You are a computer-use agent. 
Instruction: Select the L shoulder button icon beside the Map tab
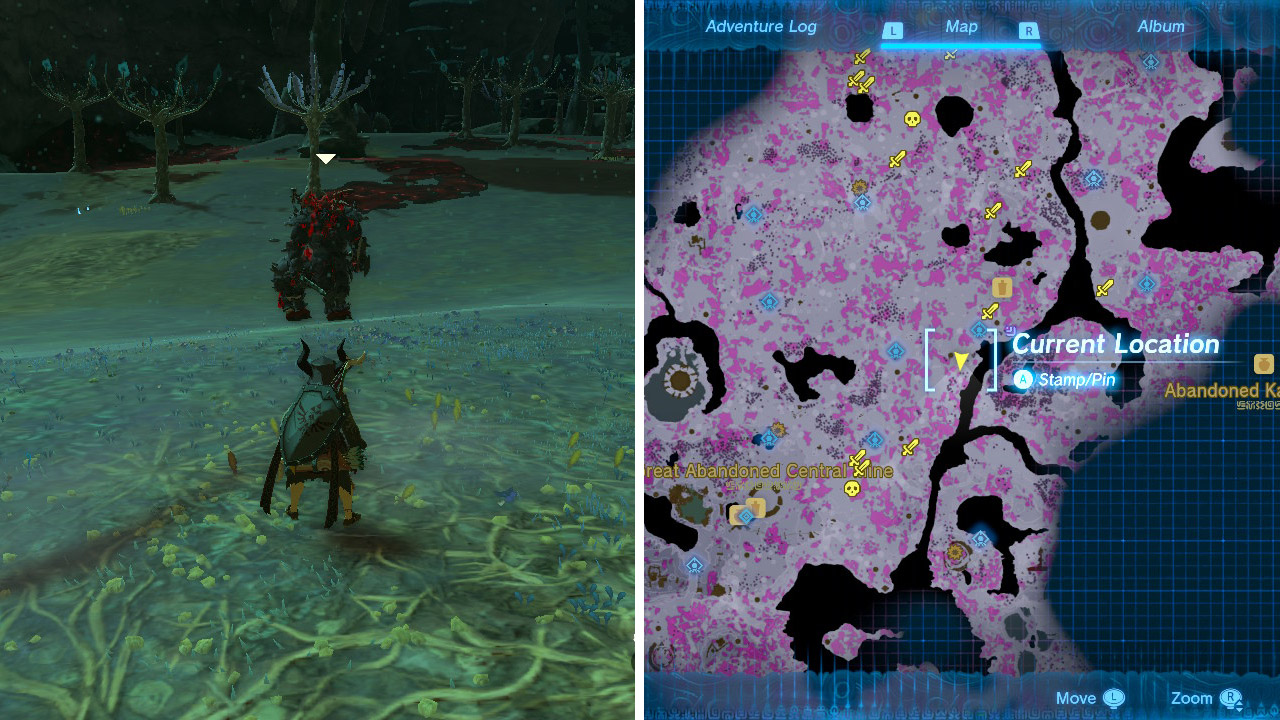click(x=893, y=27)
